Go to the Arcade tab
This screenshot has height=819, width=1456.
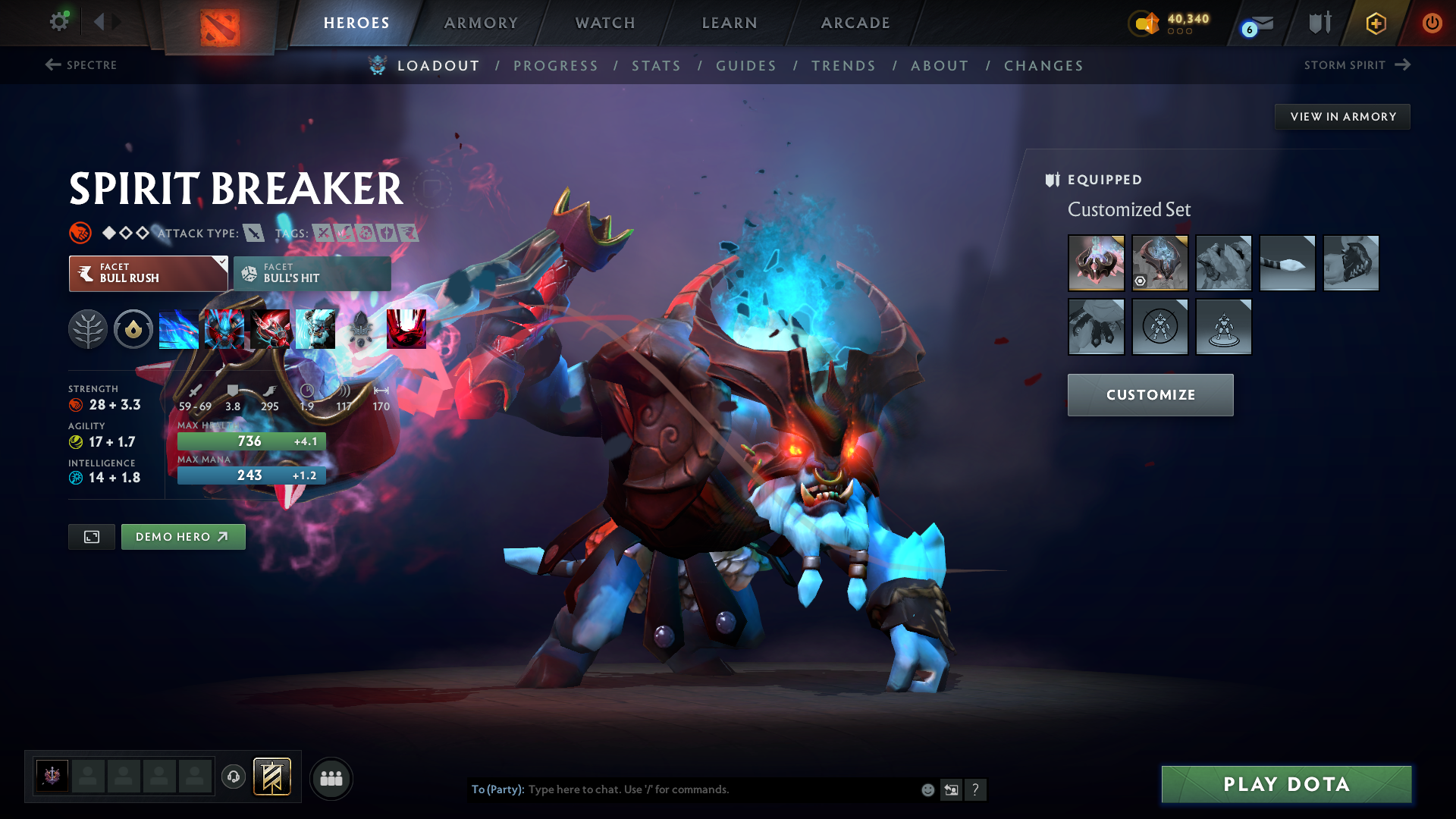(x=855, y=23)
